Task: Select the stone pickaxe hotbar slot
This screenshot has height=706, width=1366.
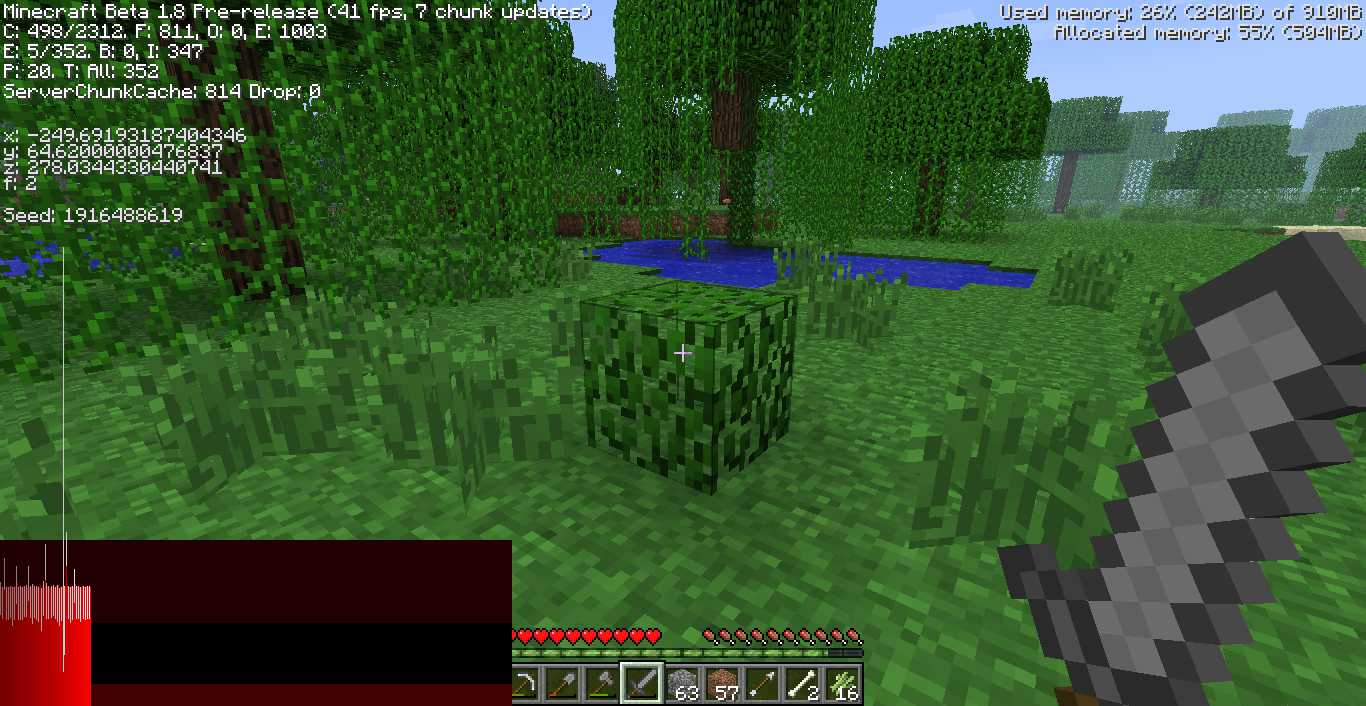Action: 524,685
